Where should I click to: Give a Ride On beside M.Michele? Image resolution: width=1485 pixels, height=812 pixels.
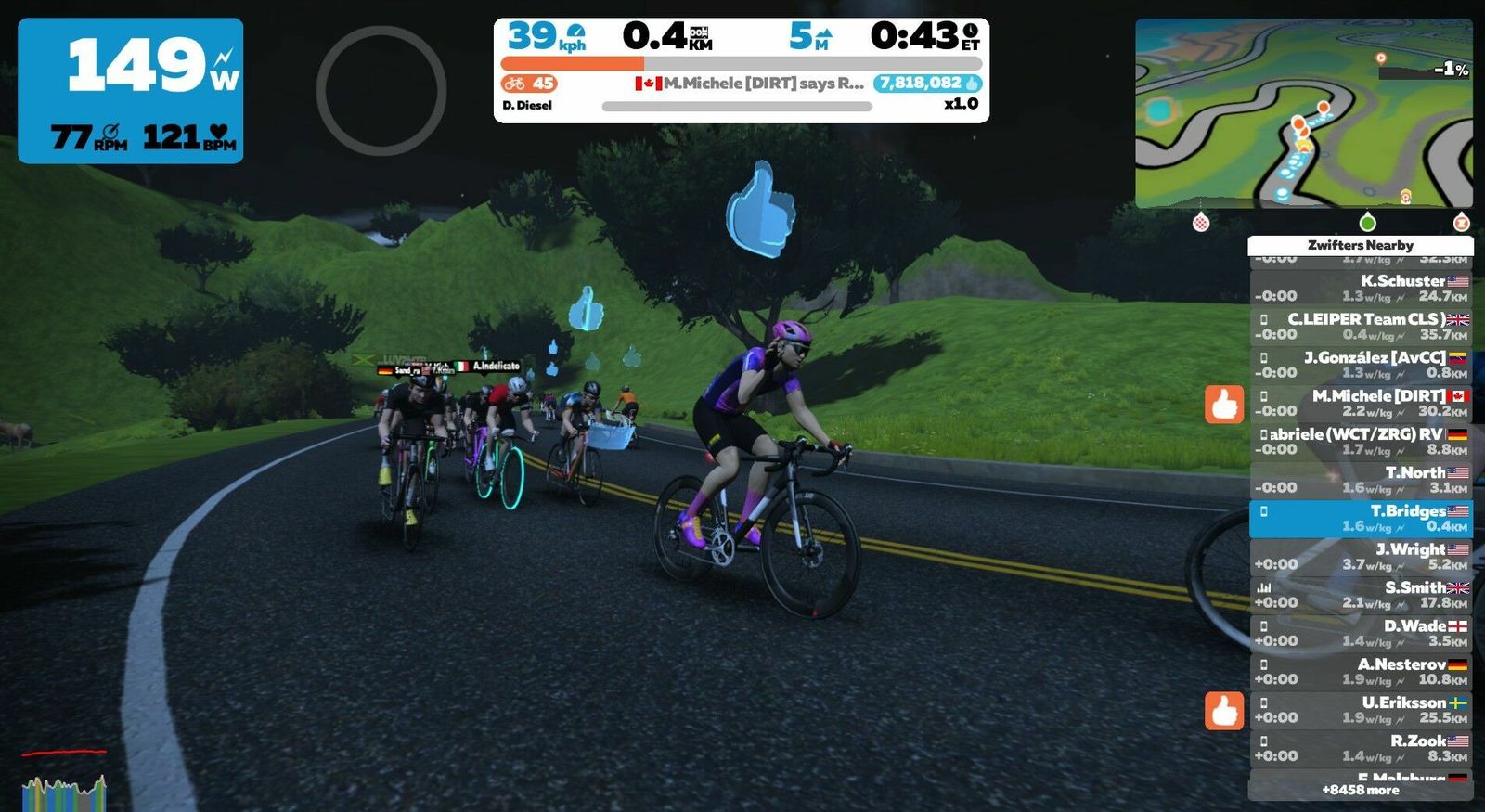1224,405
